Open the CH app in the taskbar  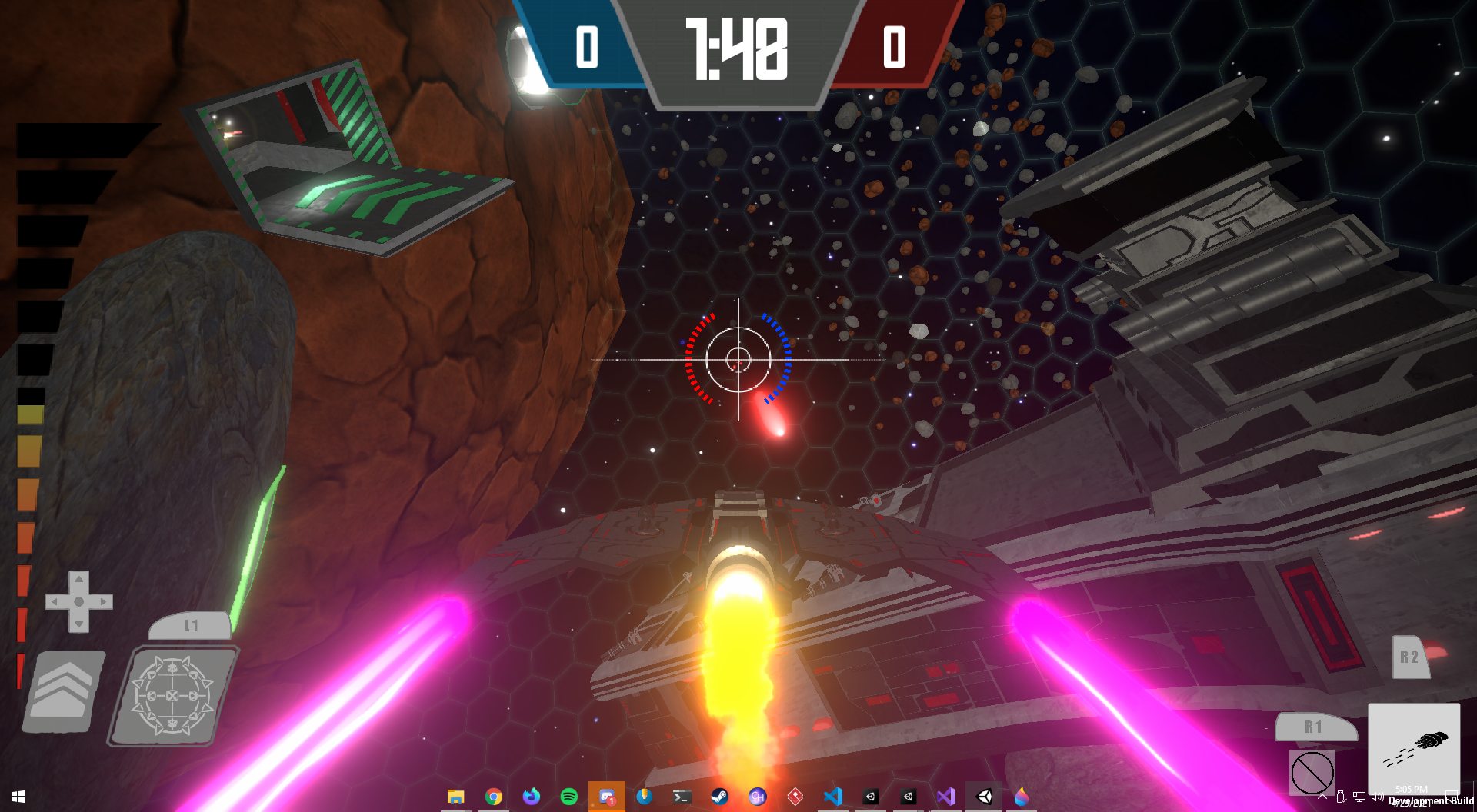(x=758, y=797)
